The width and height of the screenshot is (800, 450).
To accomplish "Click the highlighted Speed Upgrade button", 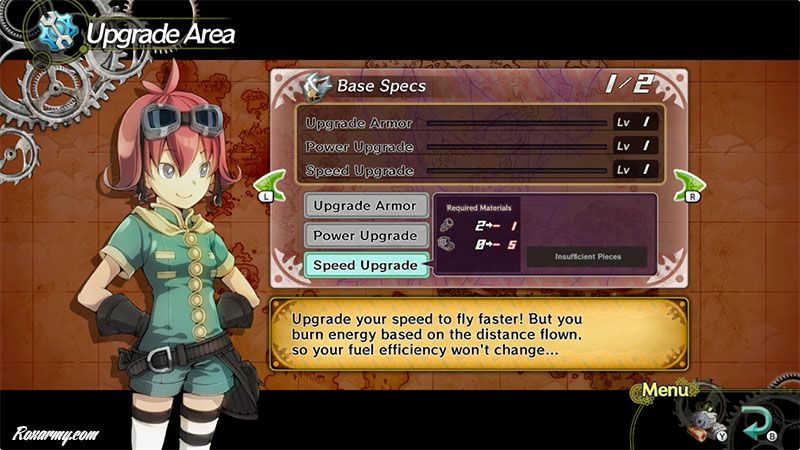I will pos(366,265).
